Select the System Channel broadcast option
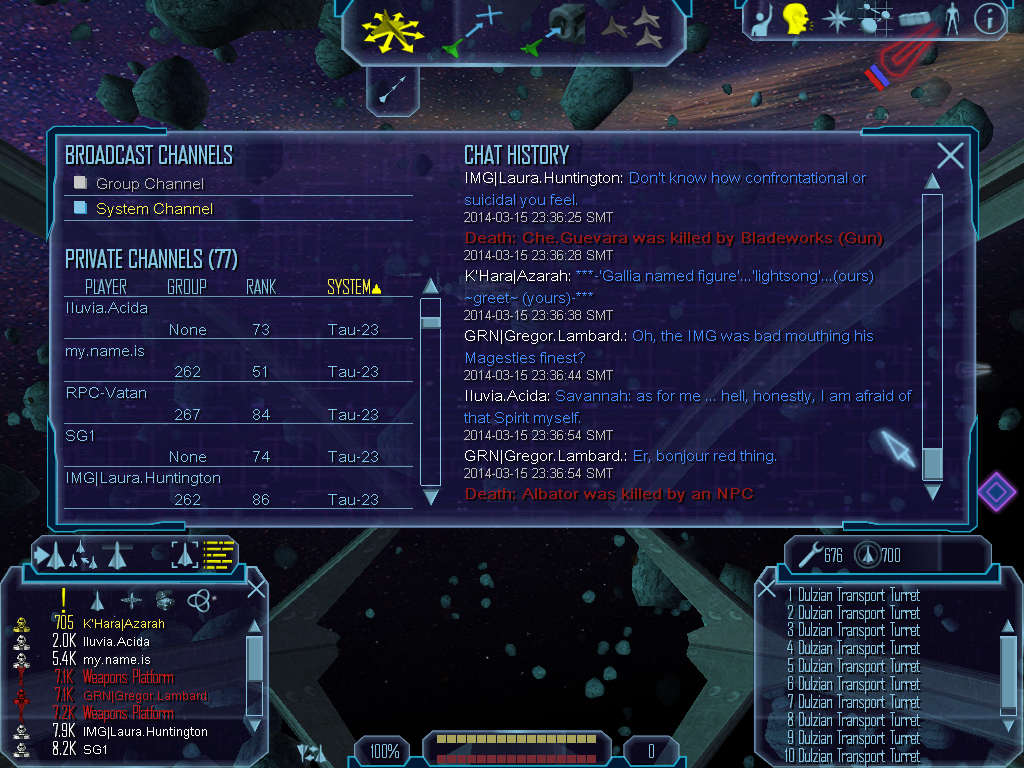This screenshot has width=1024, height=768. [82, 208]
